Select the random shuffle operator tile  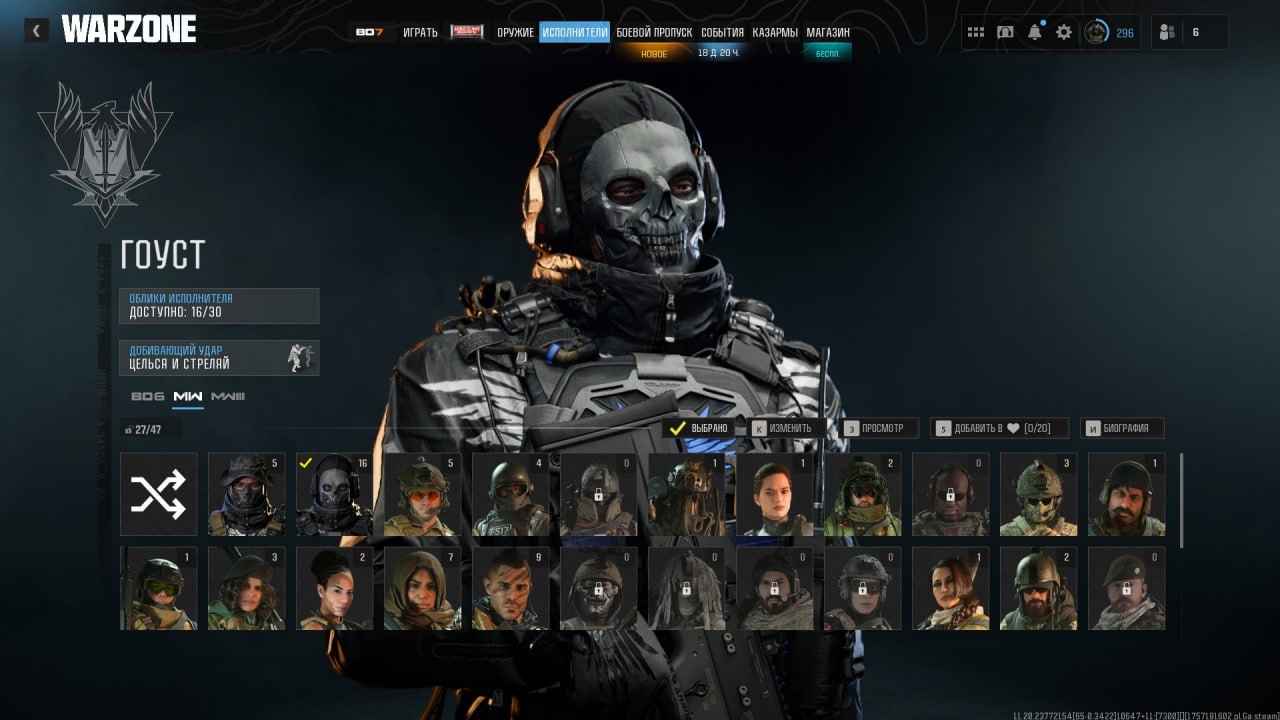(159, 493)
